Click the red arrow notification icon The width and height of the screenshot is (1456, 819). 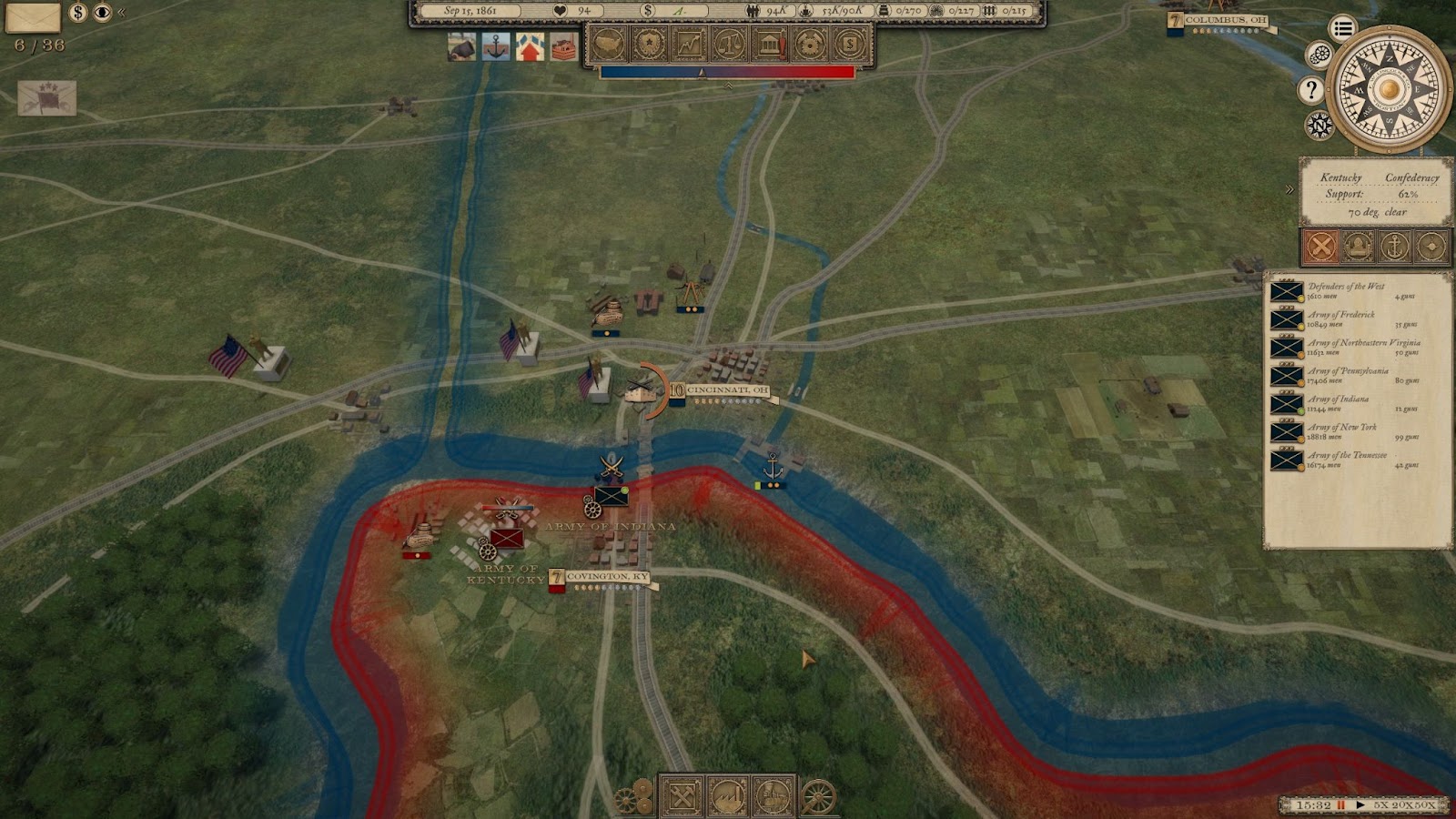[x=530, y=46]
